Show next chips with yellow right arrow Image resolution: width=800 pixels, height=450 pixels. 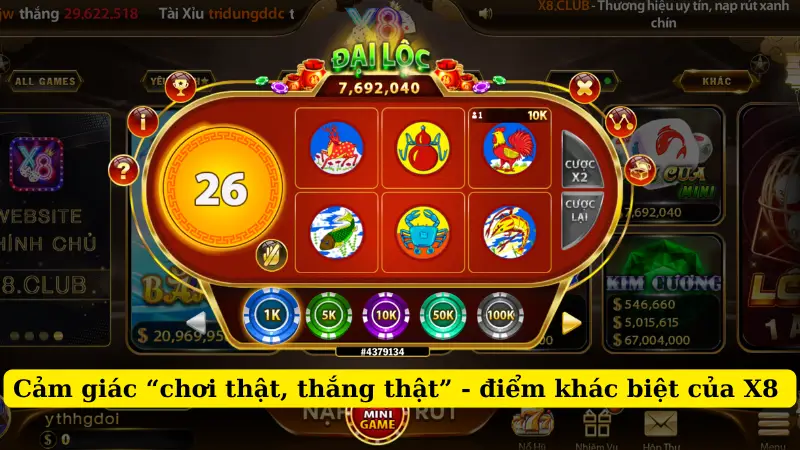coord(571,322)
